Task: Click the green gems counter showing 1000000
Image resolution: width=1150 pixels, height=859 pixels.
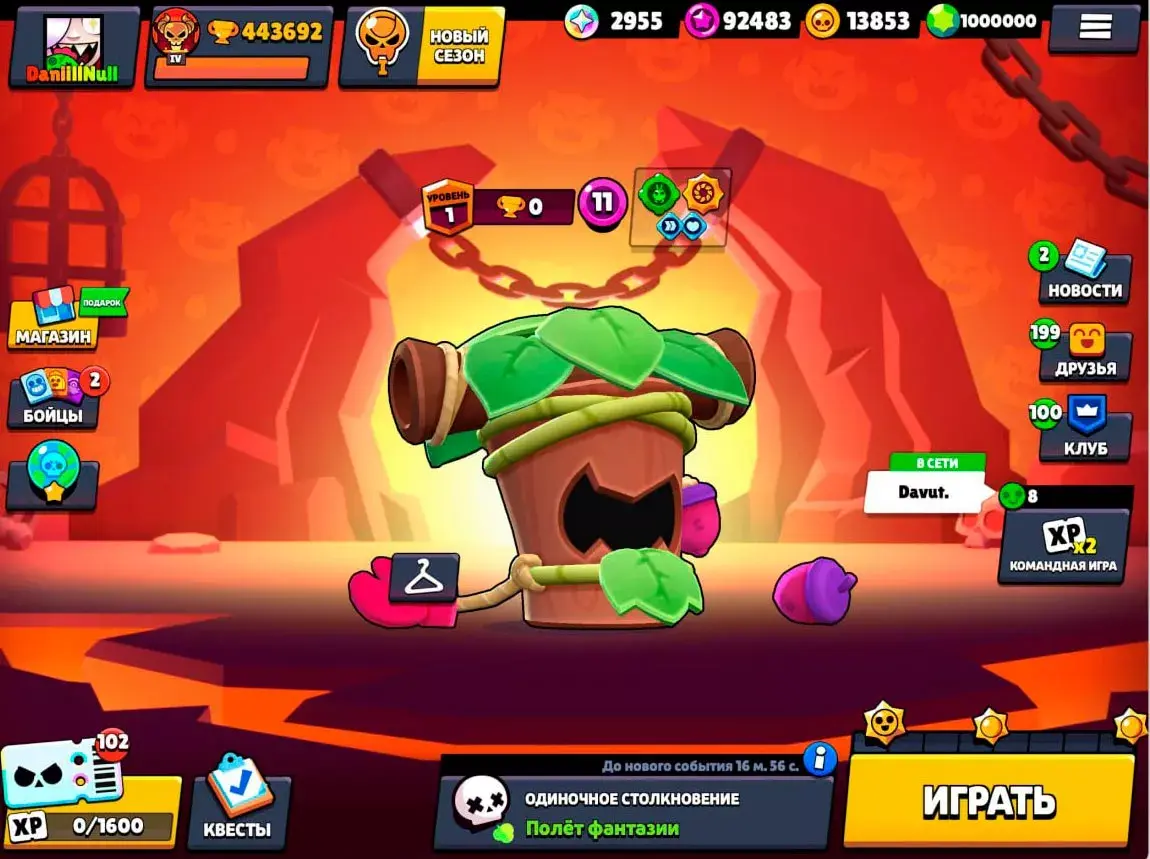Action: pyautogui.click(x=983, y=21)
